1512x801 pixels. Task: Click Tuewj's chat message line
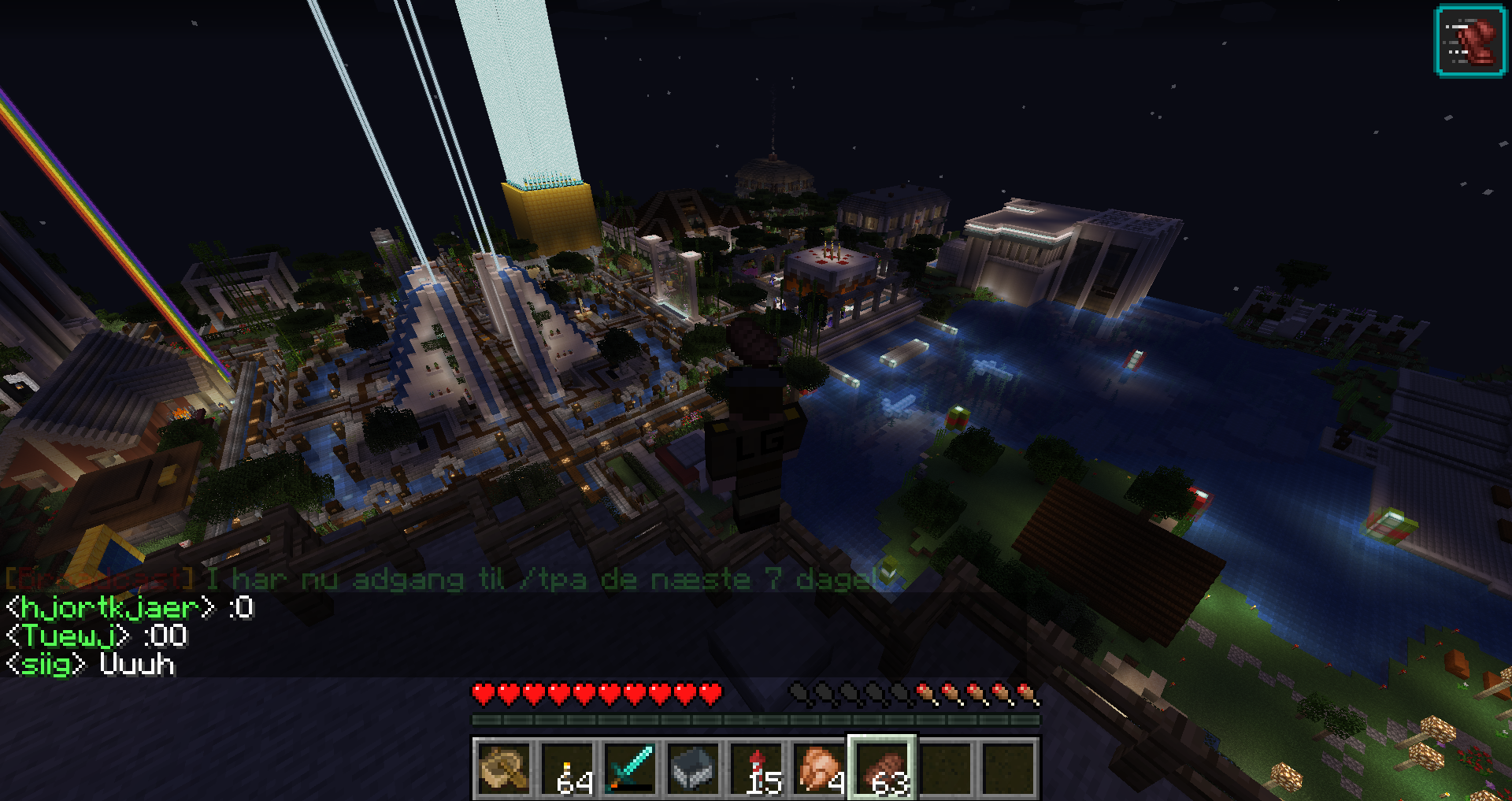(x=96, y=636)
